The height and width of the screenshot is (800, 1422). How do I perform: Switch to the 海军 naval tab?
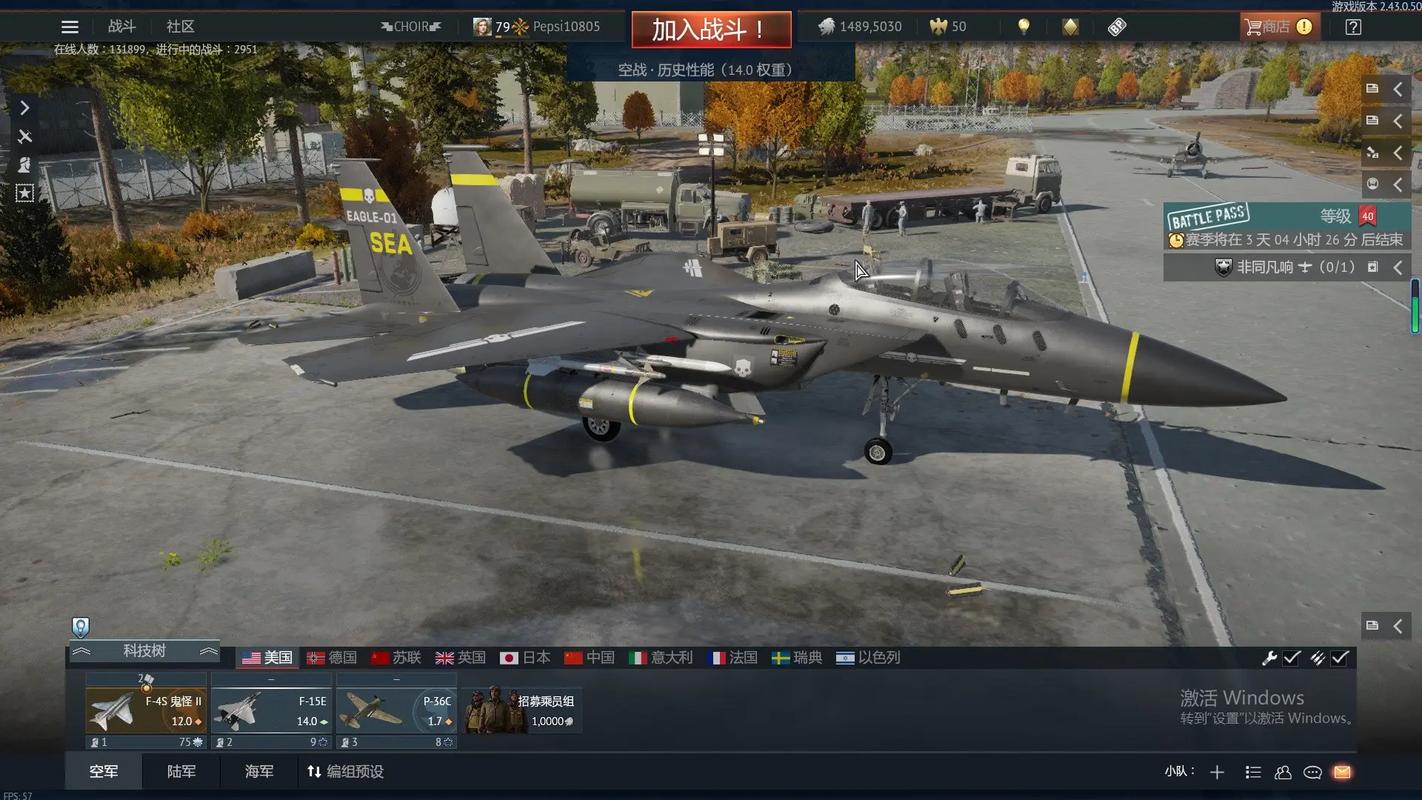259,772
